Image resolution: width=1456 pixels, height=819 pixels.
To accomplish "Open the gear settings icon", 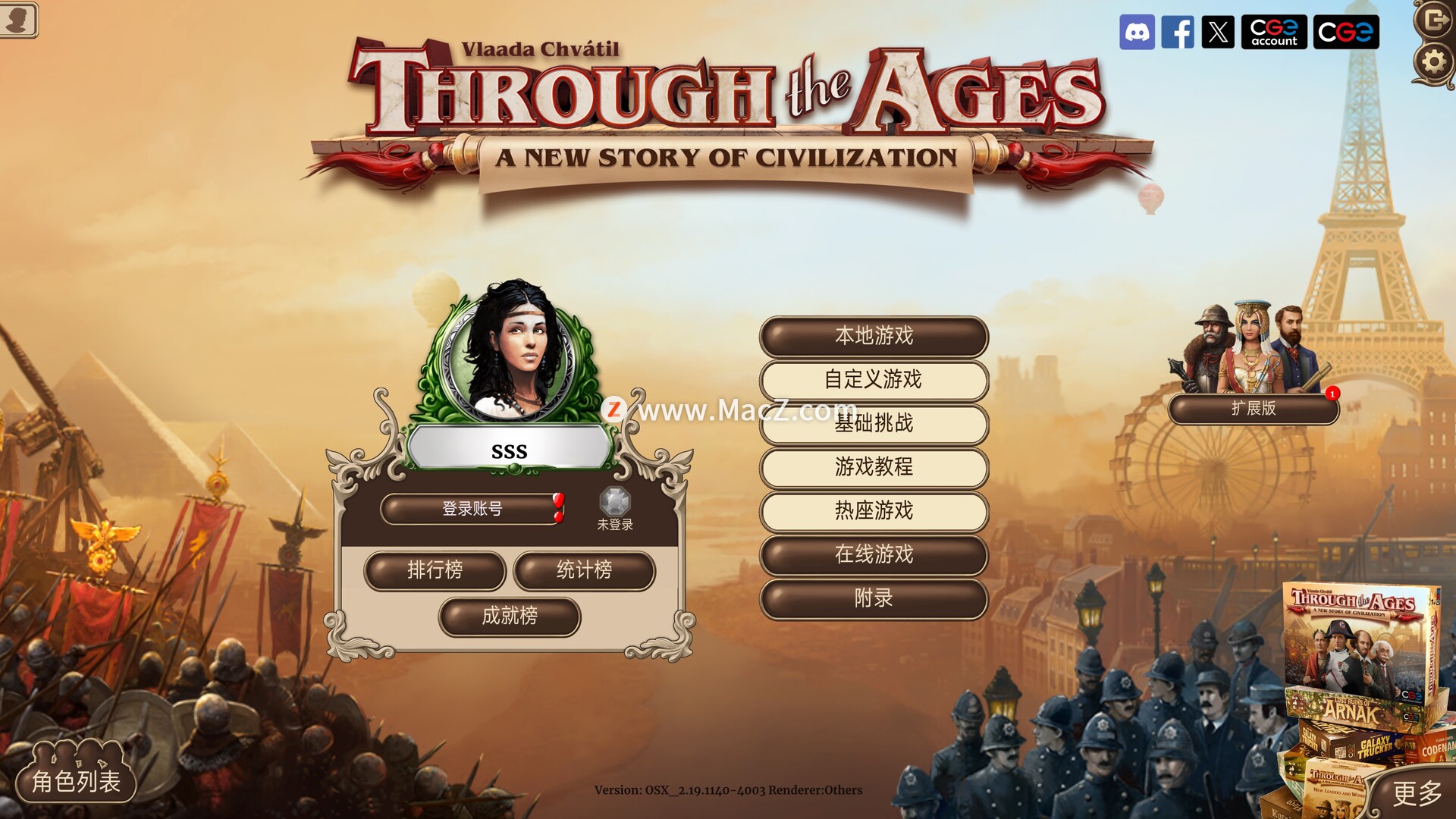I will (x=1433, y=61).
